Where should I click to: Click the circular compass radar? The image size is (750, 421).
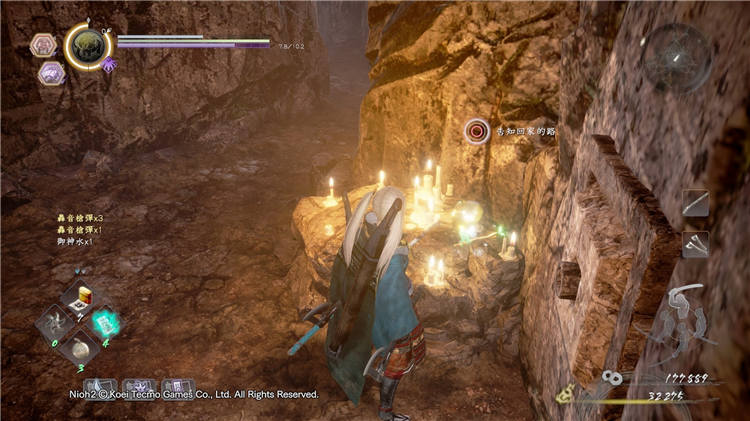(677, 58)
